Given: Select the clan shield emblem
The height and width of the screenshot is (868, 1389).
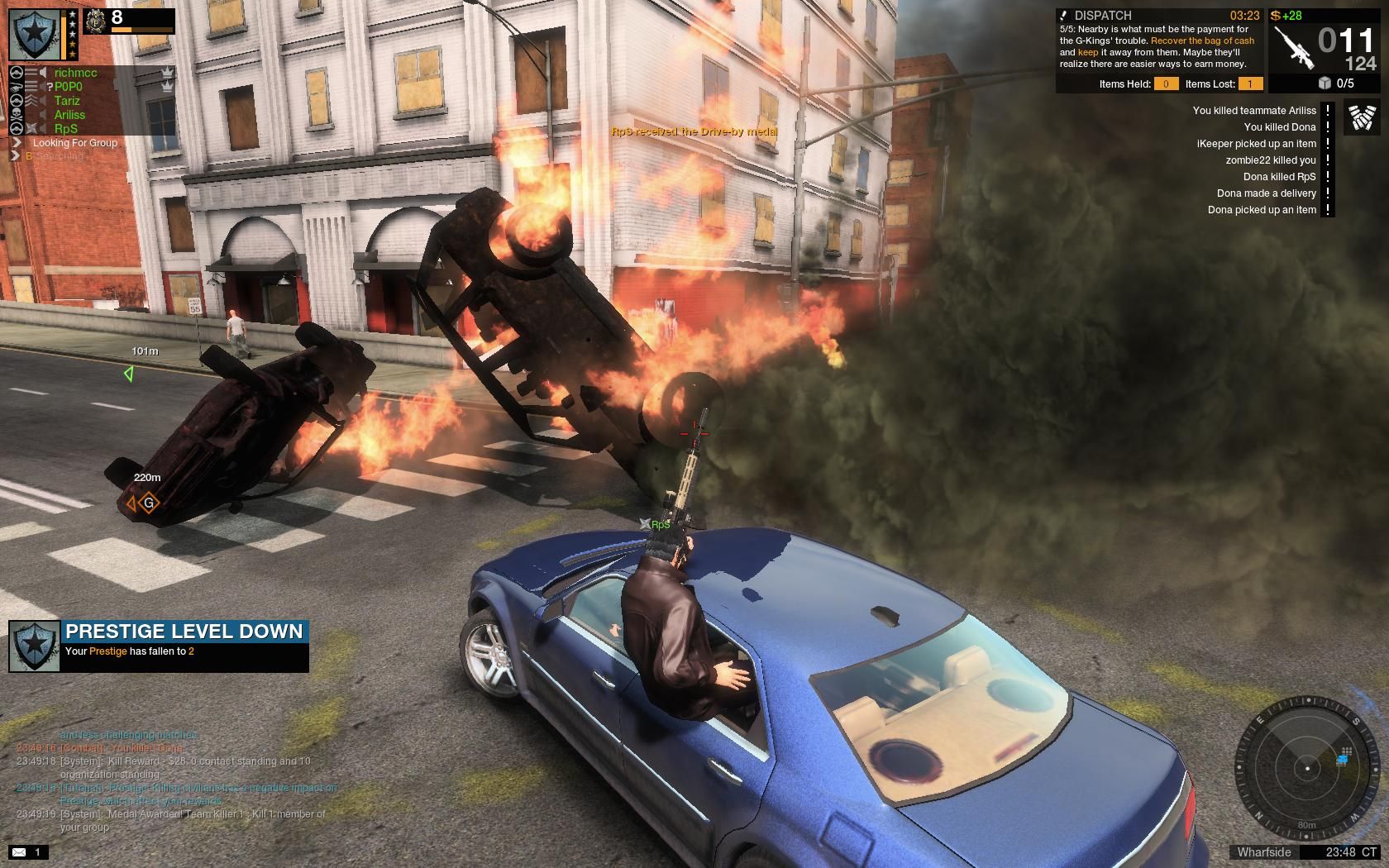Looking at the screenshot, I should [x=34, y=34].
